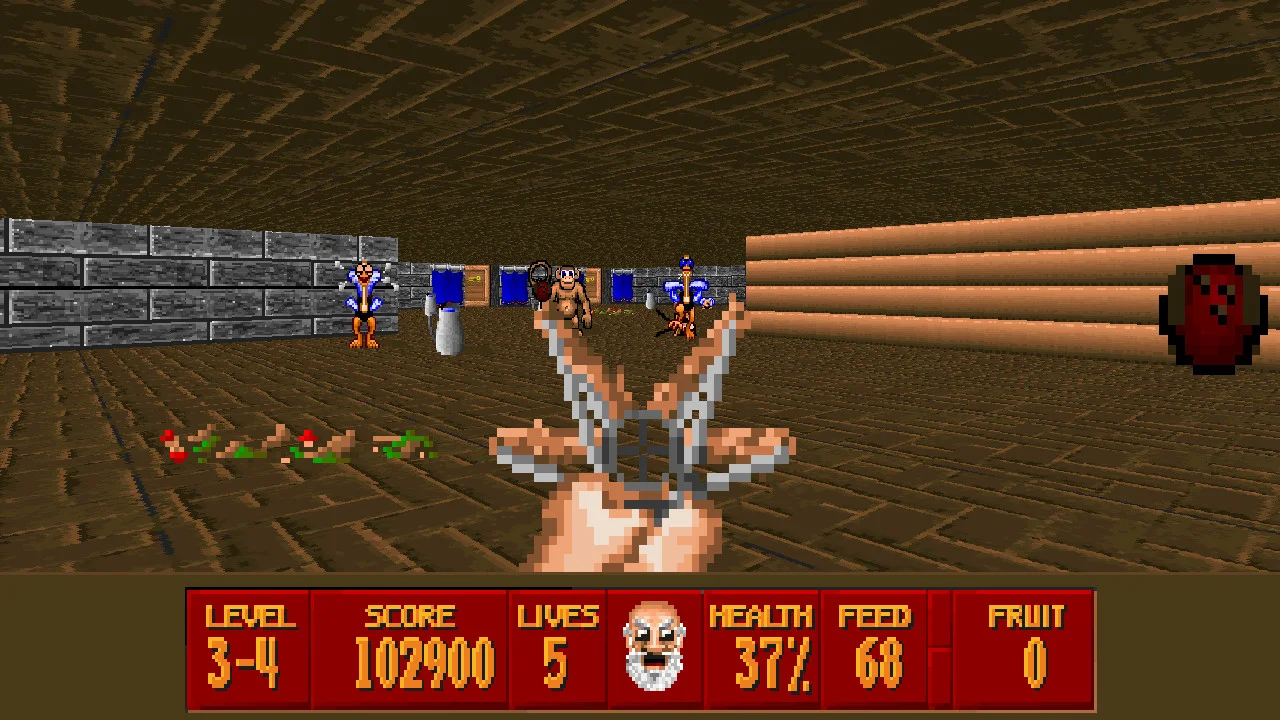Click the wooden crate between the blue banners

(476, 287)
